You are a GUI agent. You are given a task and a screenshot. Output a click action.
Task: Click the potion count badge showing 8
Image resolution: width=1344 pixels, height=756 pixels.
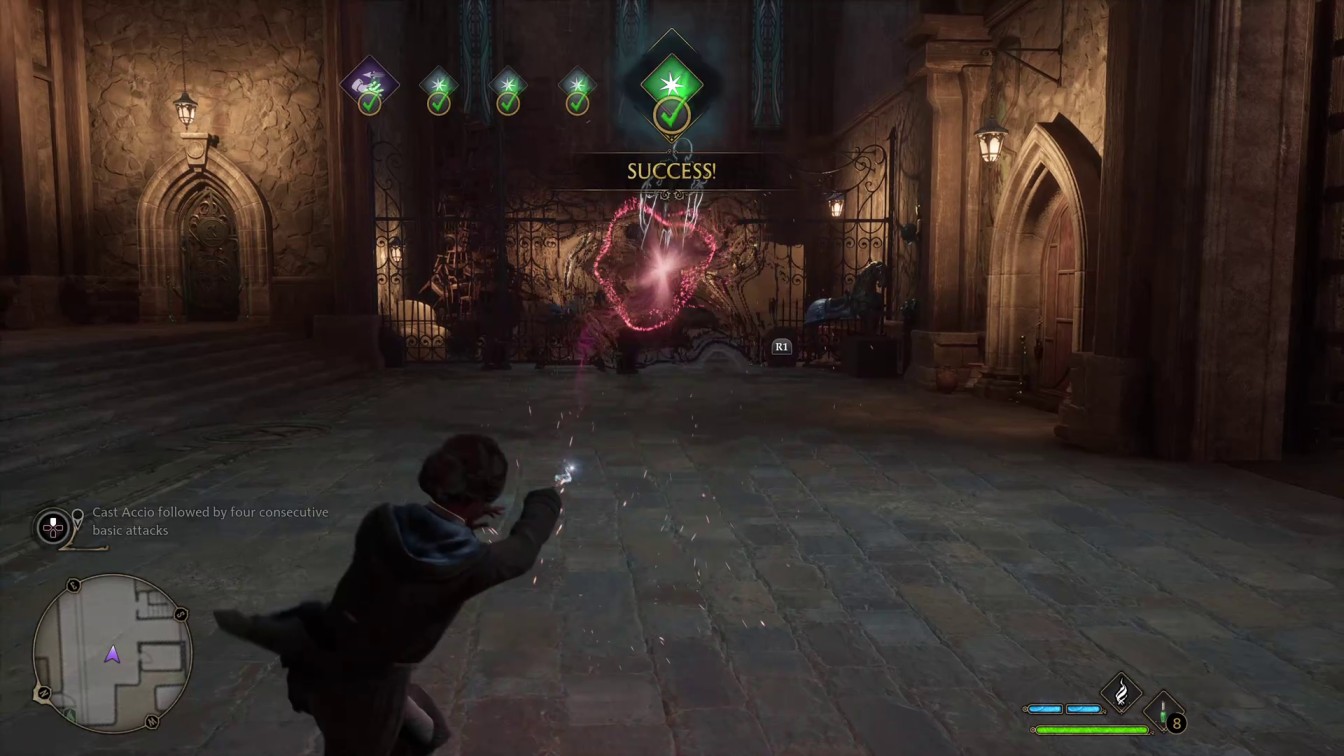pyautogui.click(x=1177, y=723)
